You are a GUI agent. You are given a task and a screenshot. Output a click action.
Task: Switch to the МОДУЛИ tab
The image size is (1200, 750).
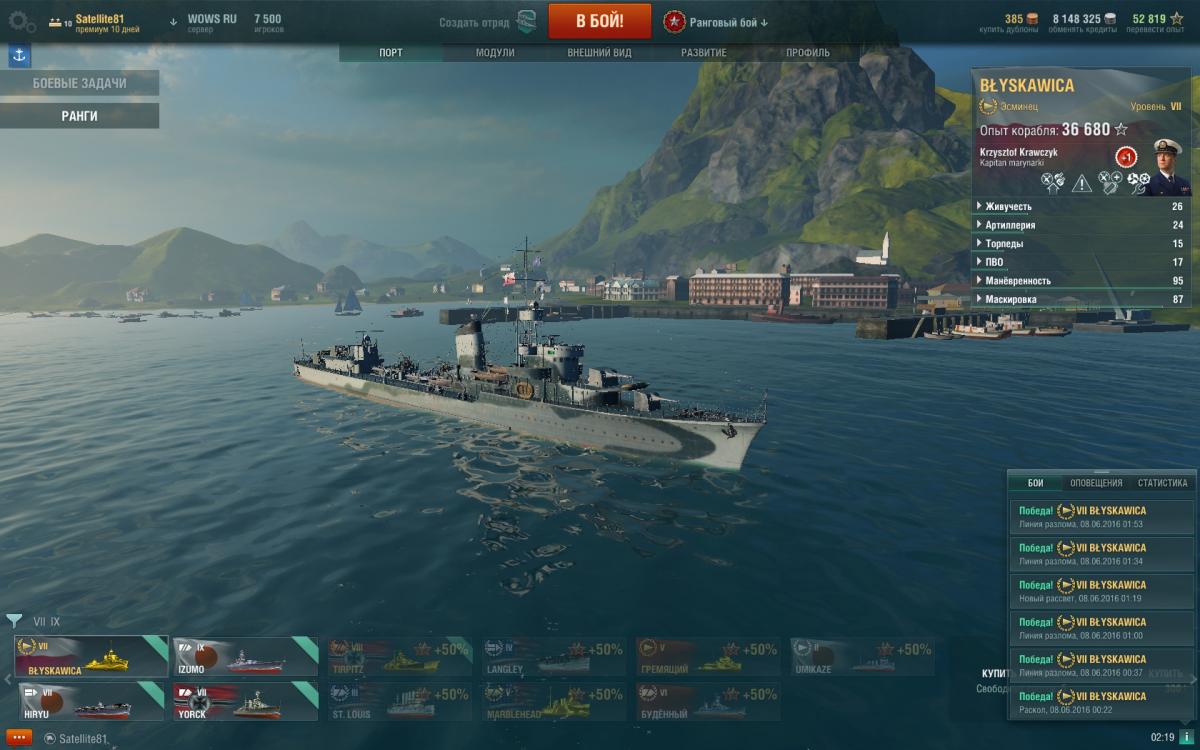tap(495, 53)
